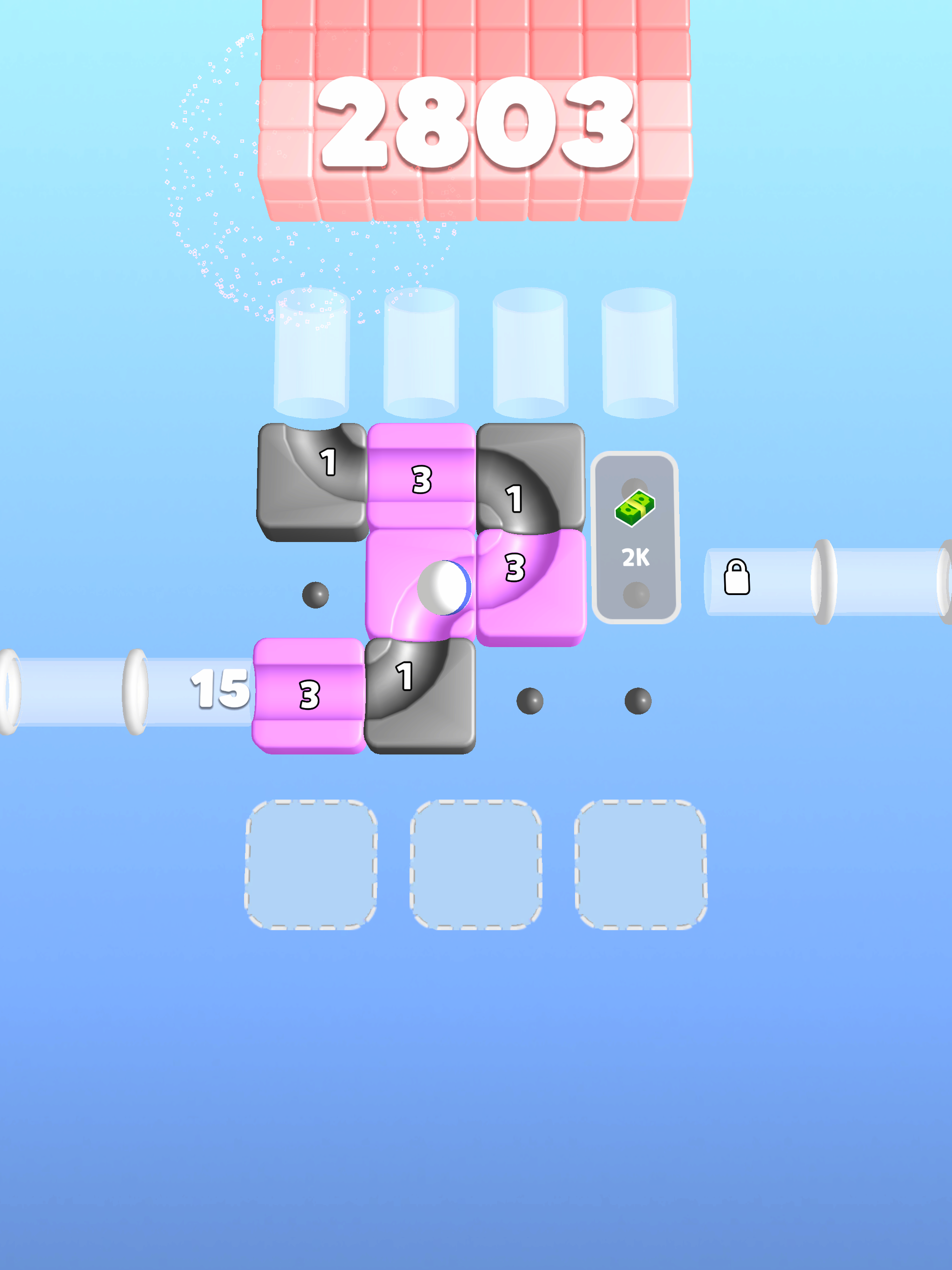
Task: Tap the money icon on the 2K purchase slot
Action: (x=635, y=508)
